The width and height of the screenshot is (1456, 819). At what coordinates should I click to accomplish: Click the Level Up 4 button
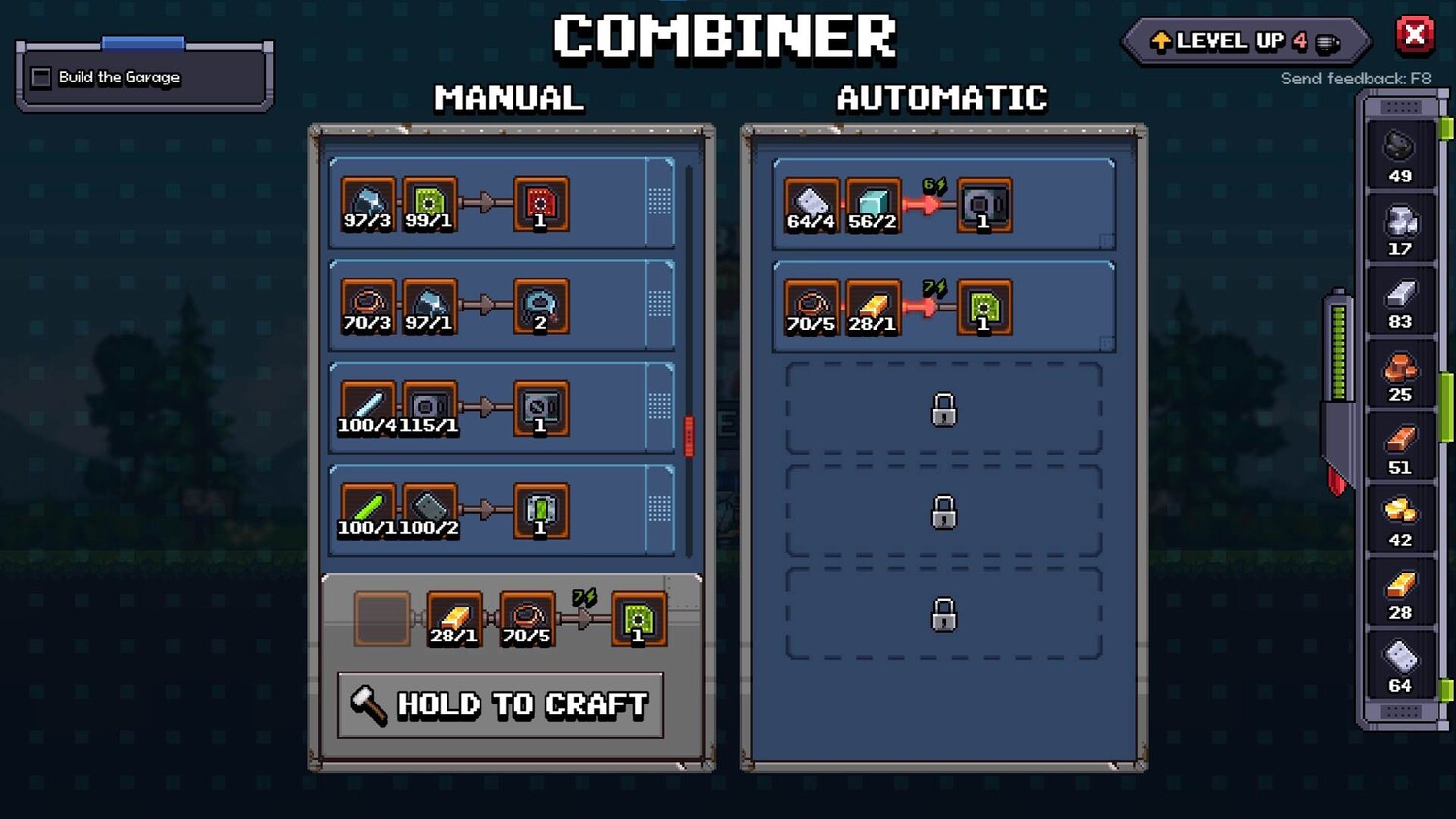[x=1245, y=42]
